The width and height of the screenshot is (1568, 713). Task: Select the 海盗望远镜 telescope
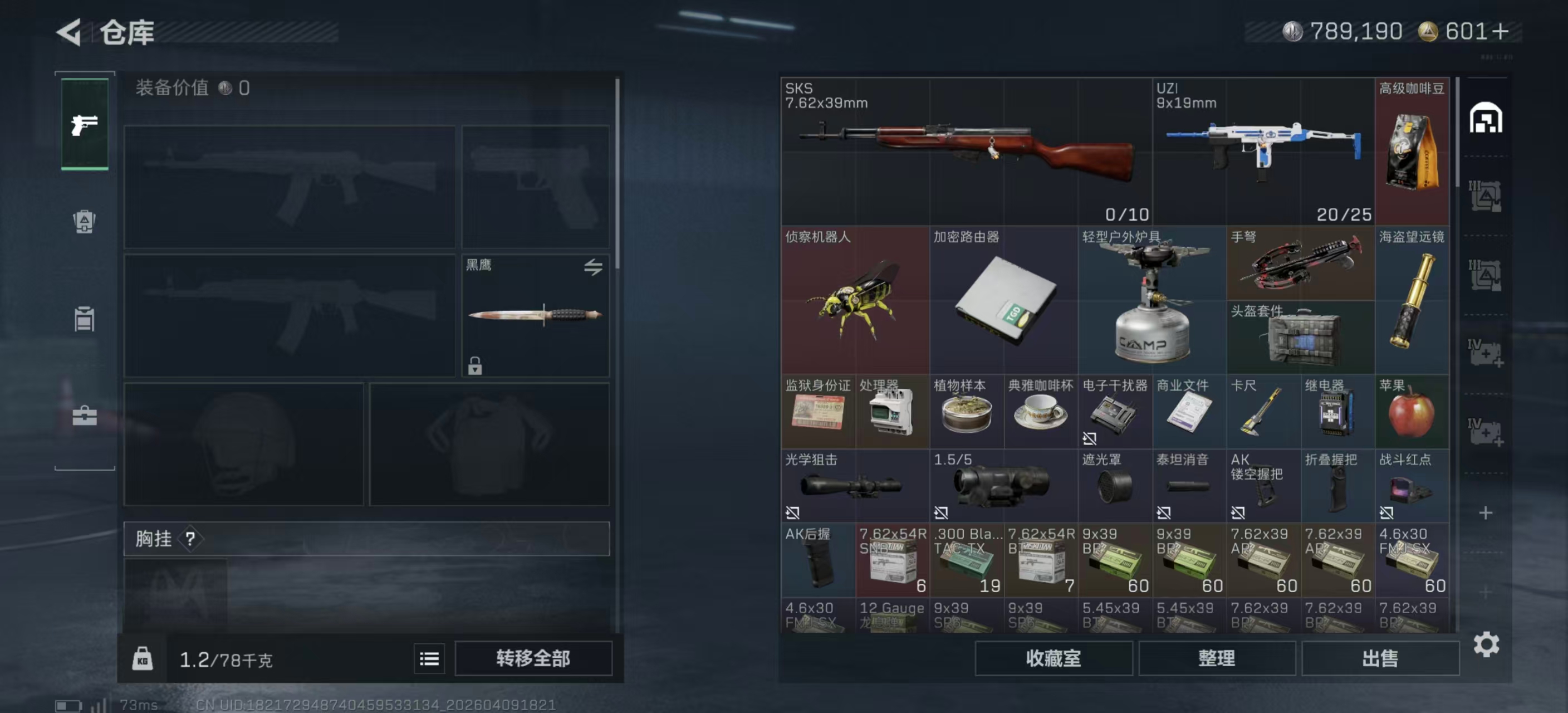[x=1412, y=300]
